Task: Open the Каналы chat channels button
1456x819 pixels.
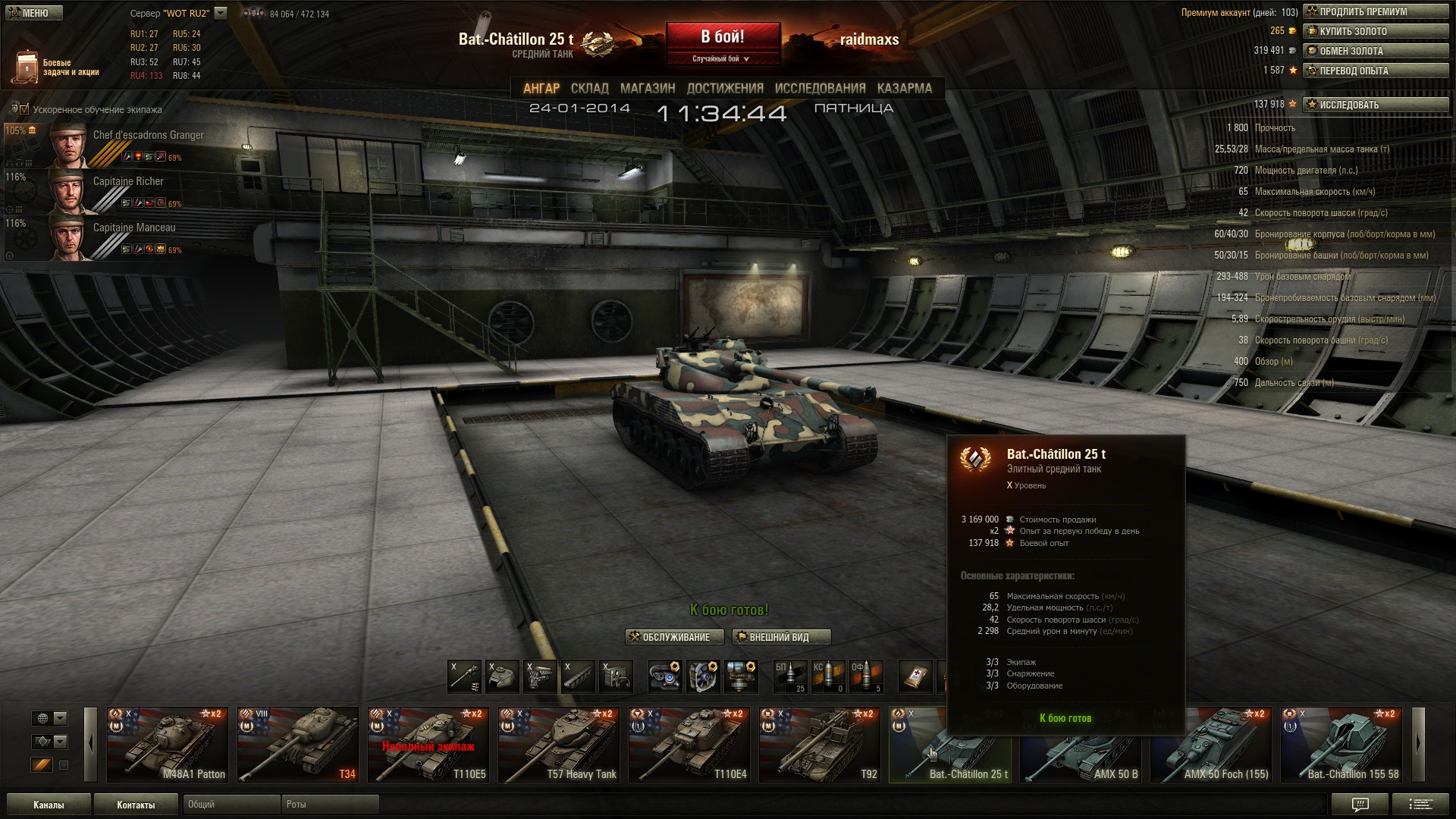Action: pos(49,805)
